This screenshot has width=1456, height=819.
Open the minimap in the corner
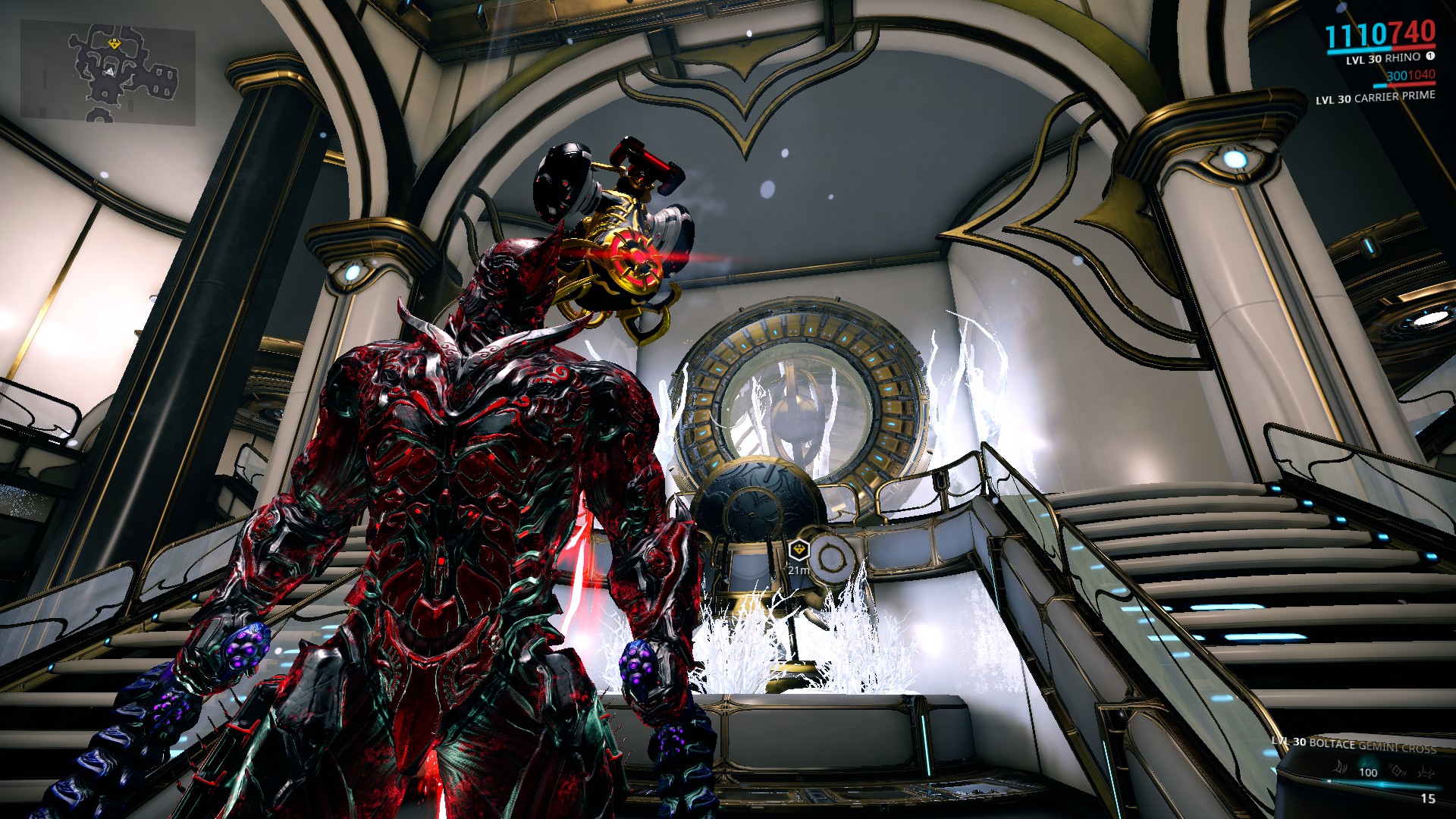point(107,72)
